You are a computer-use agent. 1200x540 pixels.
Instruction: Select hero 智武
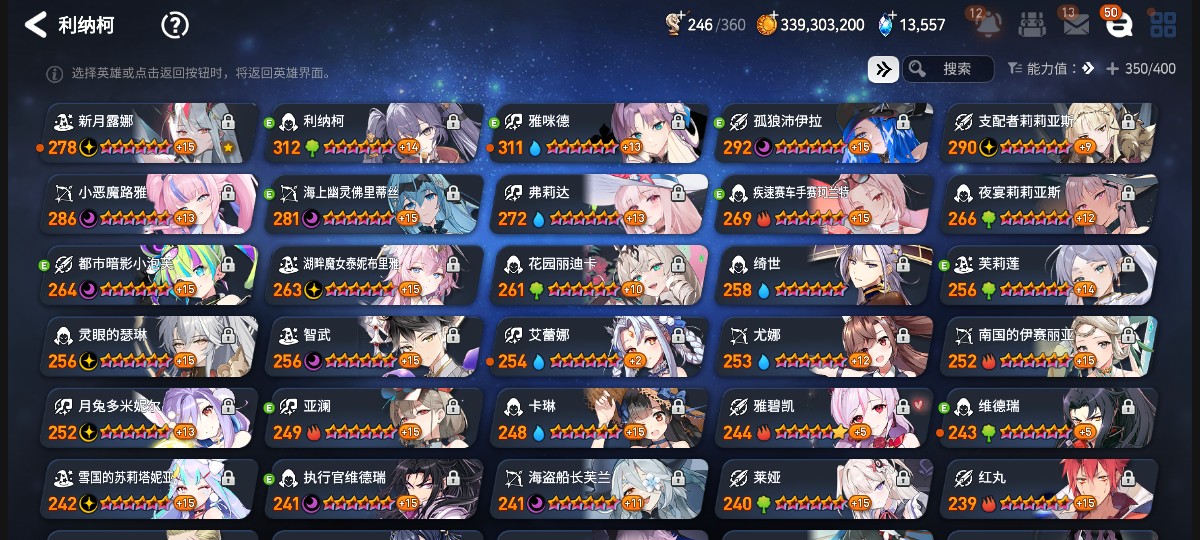click(375, 347)
